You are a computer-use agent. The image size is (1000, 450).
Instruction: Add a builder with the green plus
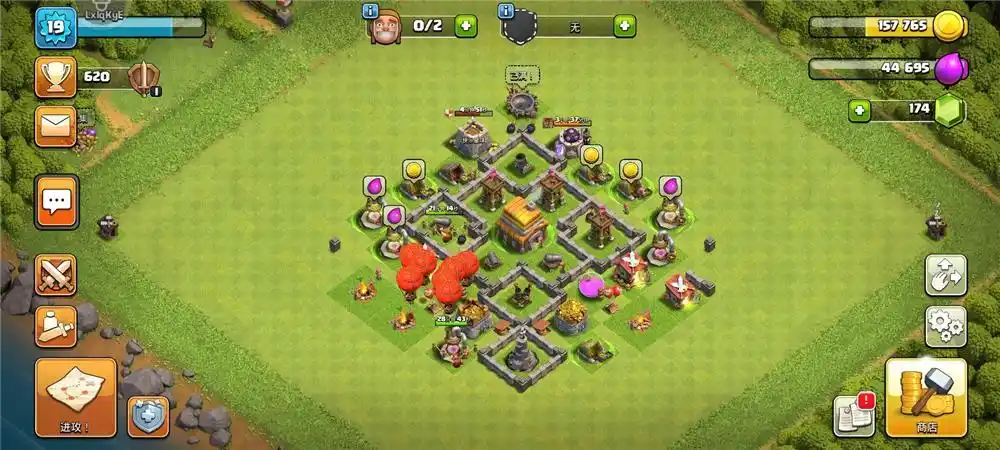[x=465, y=26]
